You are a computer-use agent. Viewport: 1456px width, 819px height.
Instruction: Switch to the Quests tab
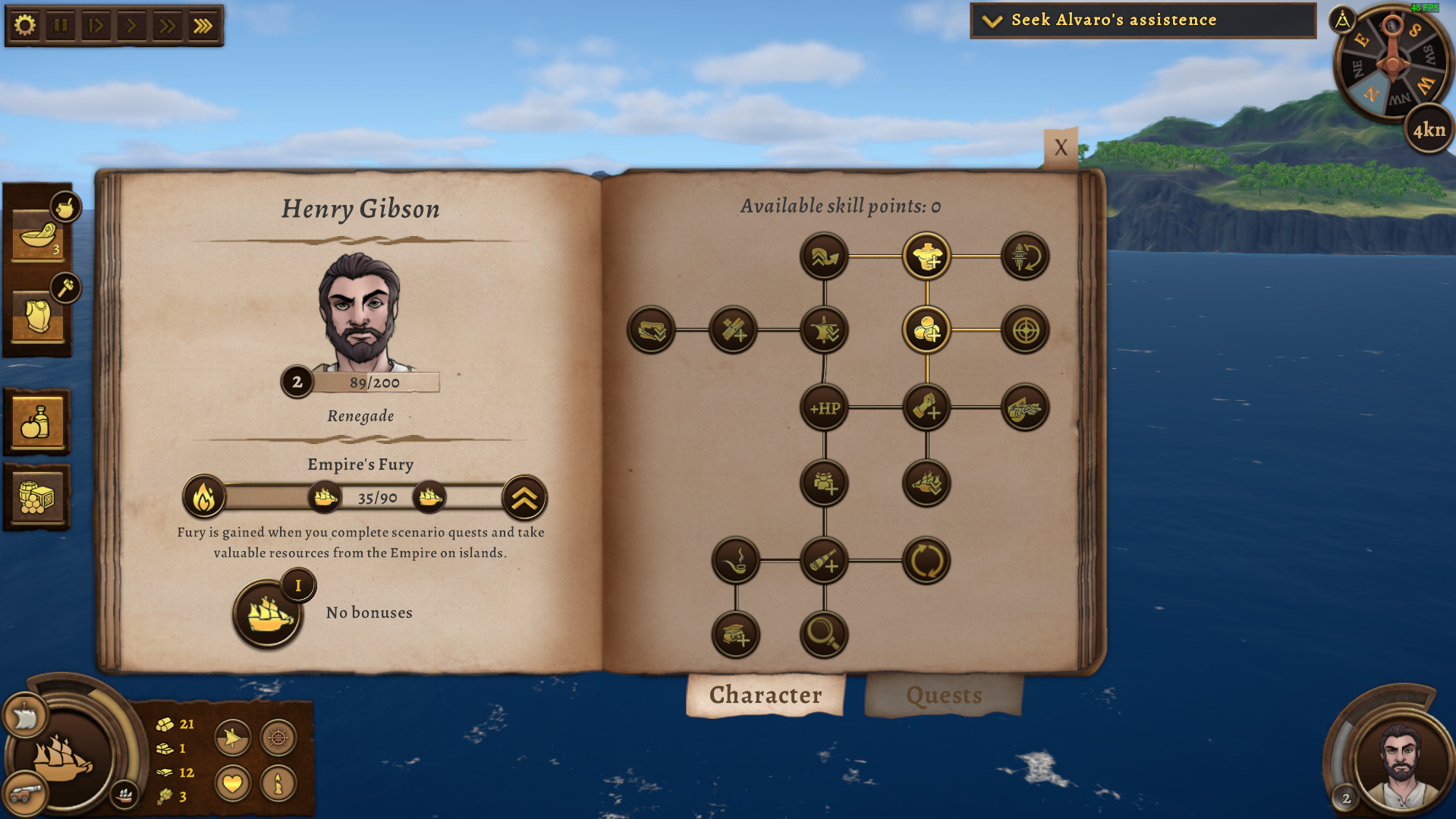pyautogui.click(x=943, y=695)
